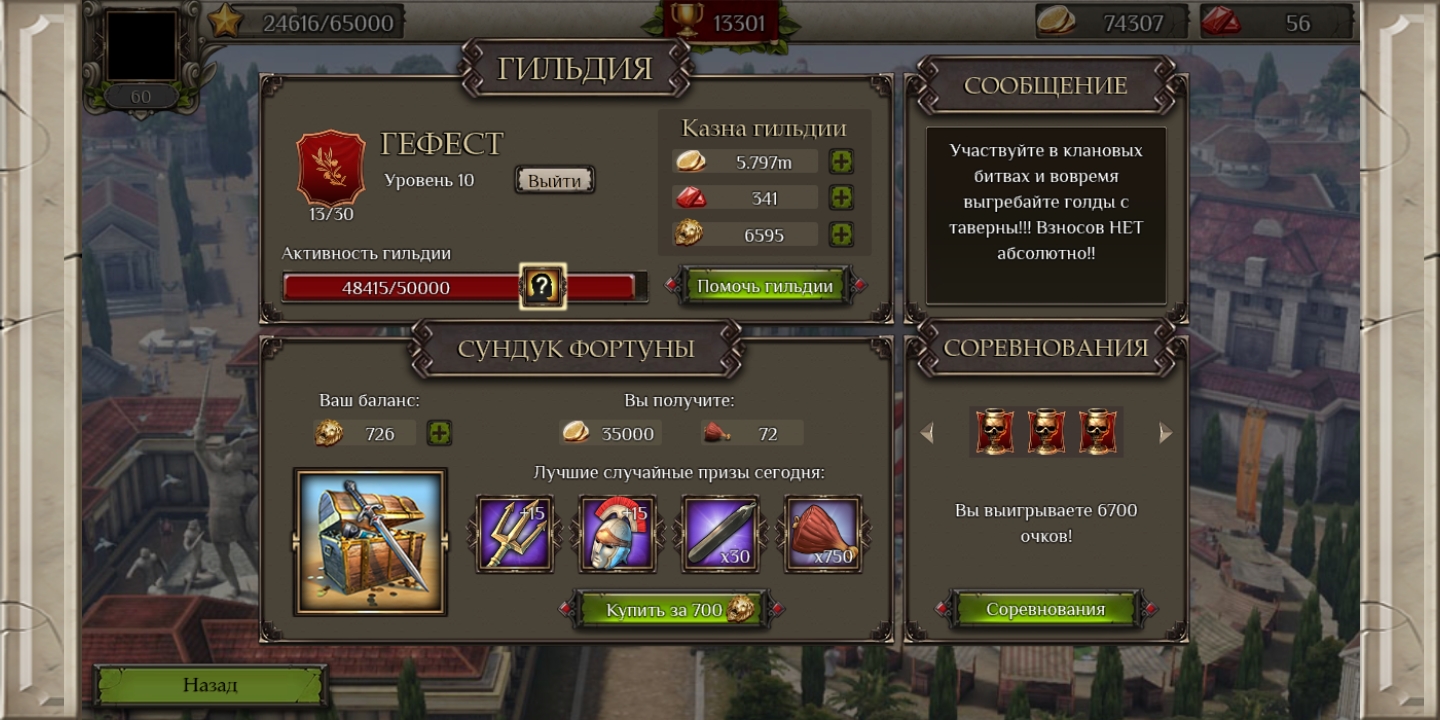Select the trident +15 prize
The height and width of the screenshot is (720, 1440).
[x=515, y=534]
